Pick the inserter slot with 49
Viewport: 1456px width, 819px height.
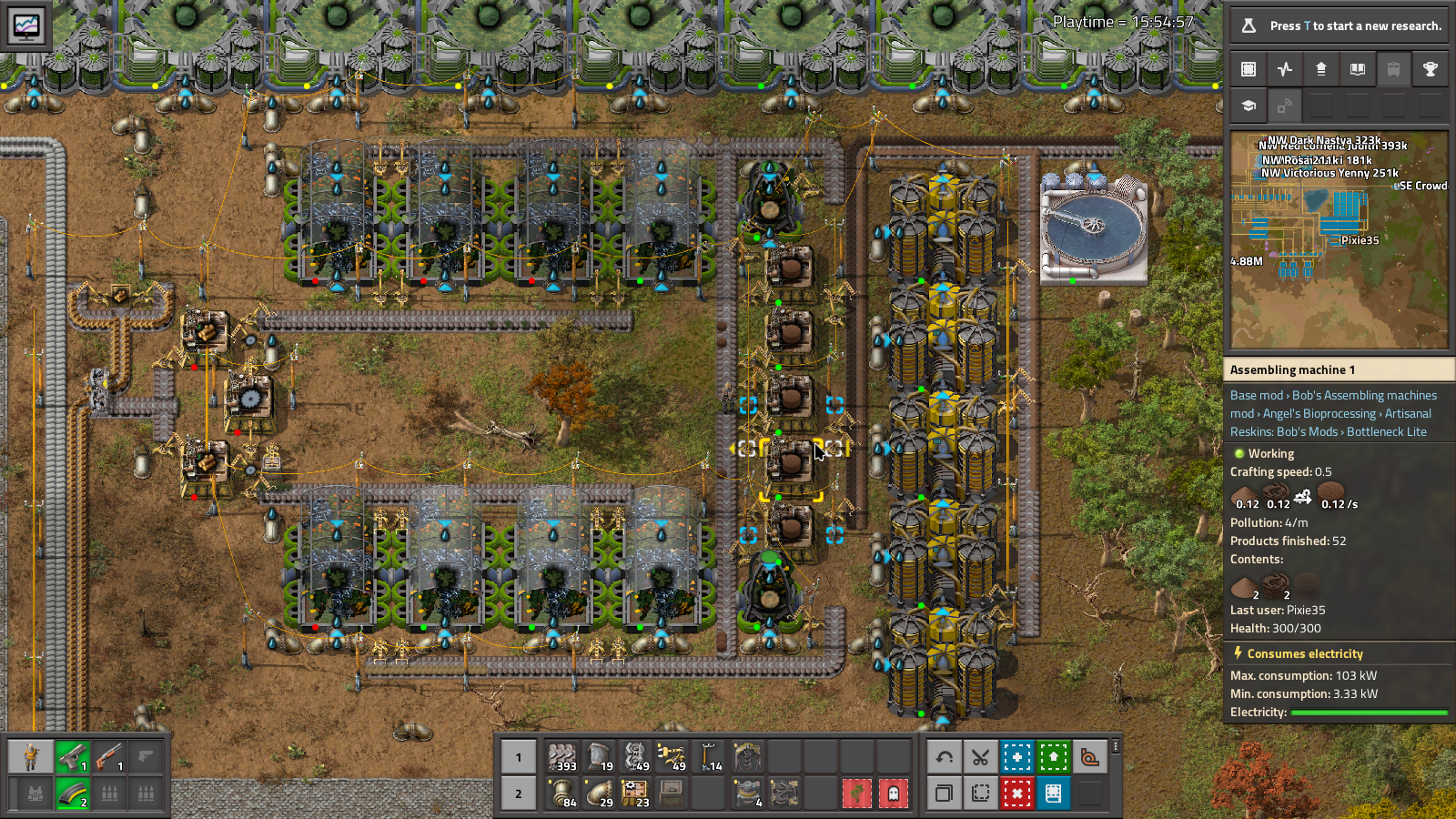tap(672, 757)
